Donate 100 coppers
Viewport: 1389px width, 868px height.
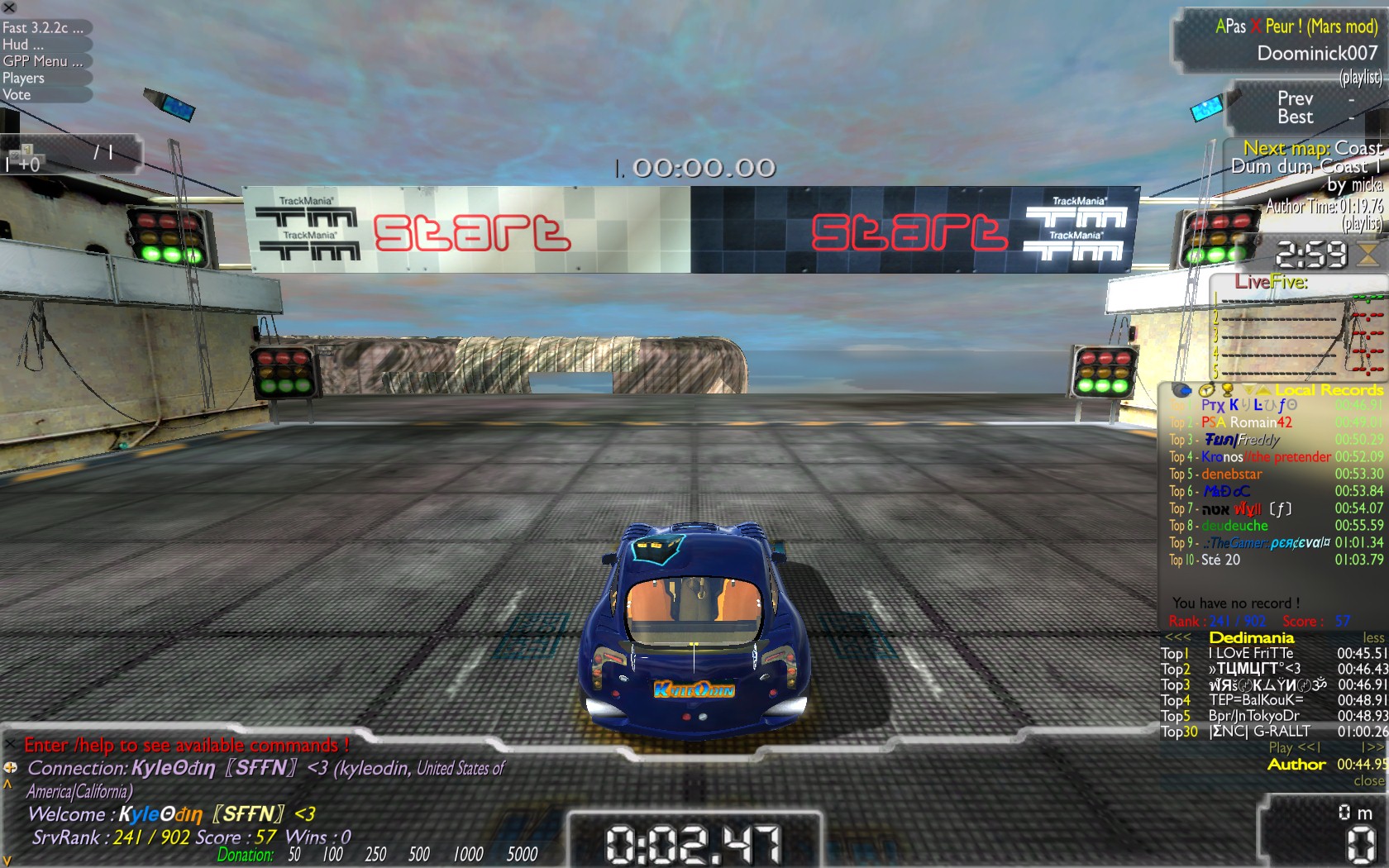click(x=332, y=855)
